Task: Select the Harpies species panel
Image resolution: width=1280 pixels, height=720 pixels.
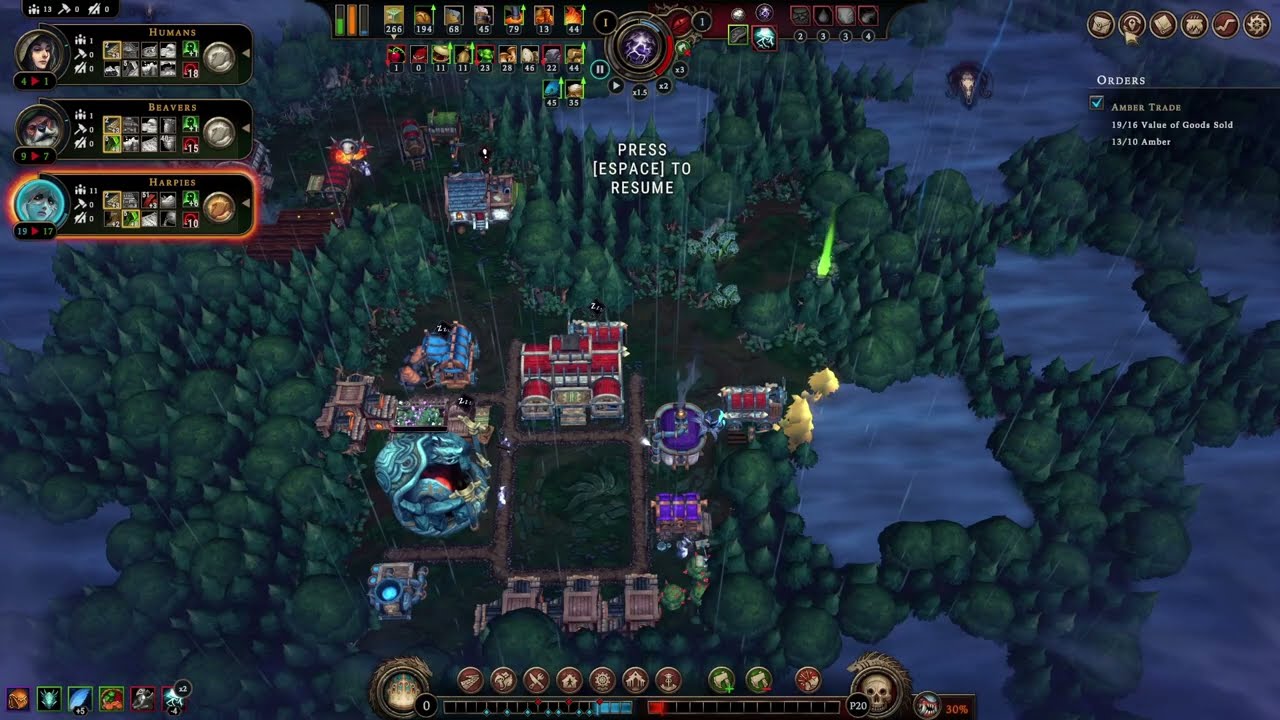Action: click(x=130, y=203)
